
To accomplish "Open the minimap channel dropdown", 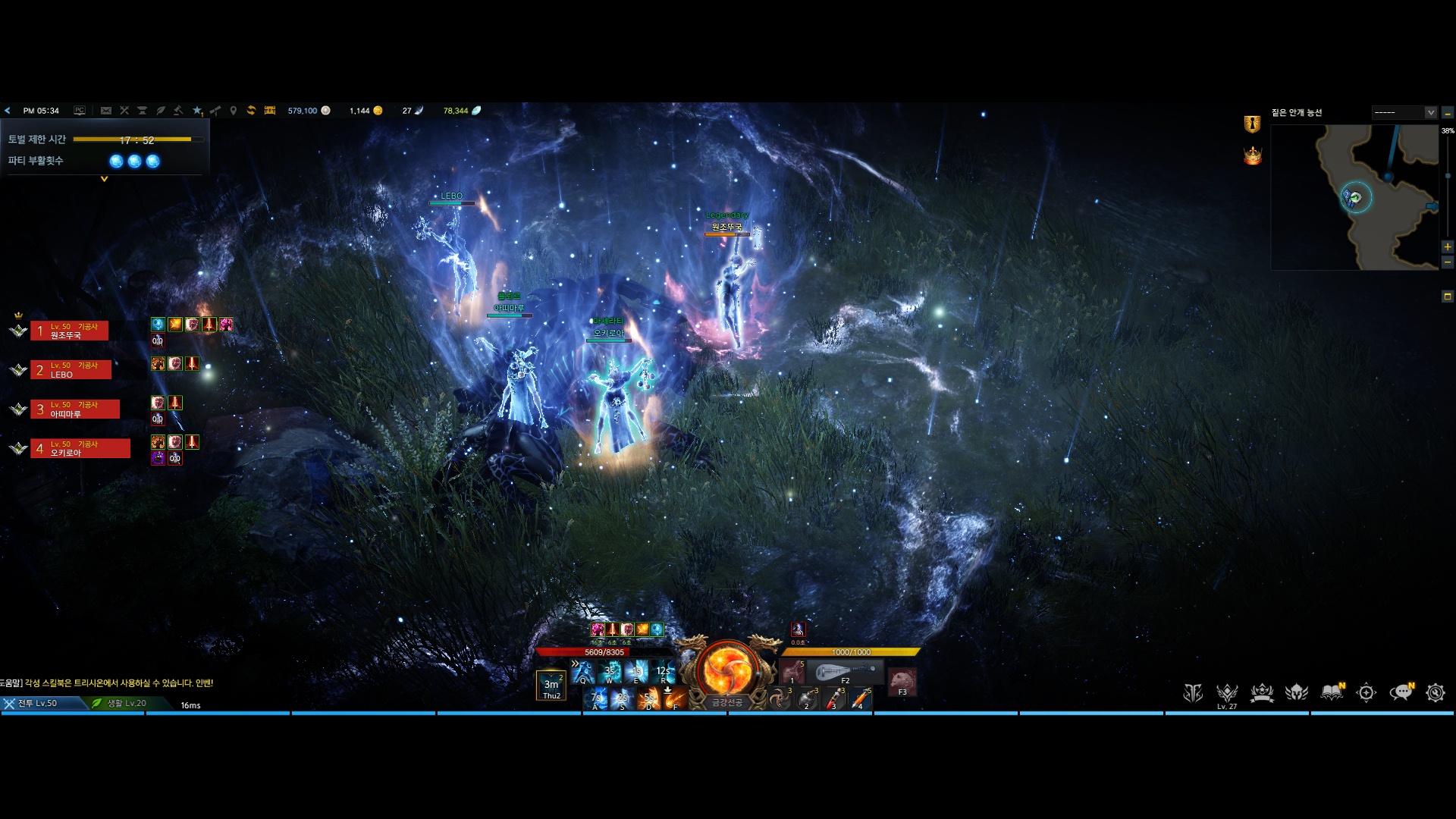I will coord(1430,112).
